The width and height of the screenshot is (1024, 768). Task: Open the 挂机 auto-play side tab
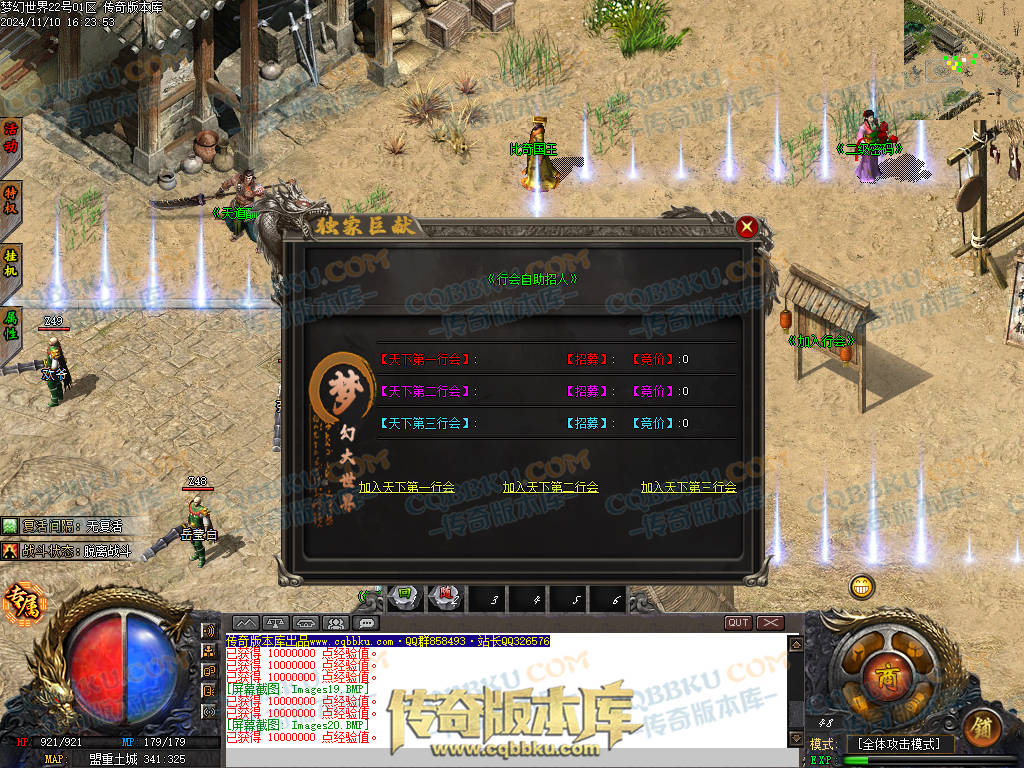pos(11,263)
